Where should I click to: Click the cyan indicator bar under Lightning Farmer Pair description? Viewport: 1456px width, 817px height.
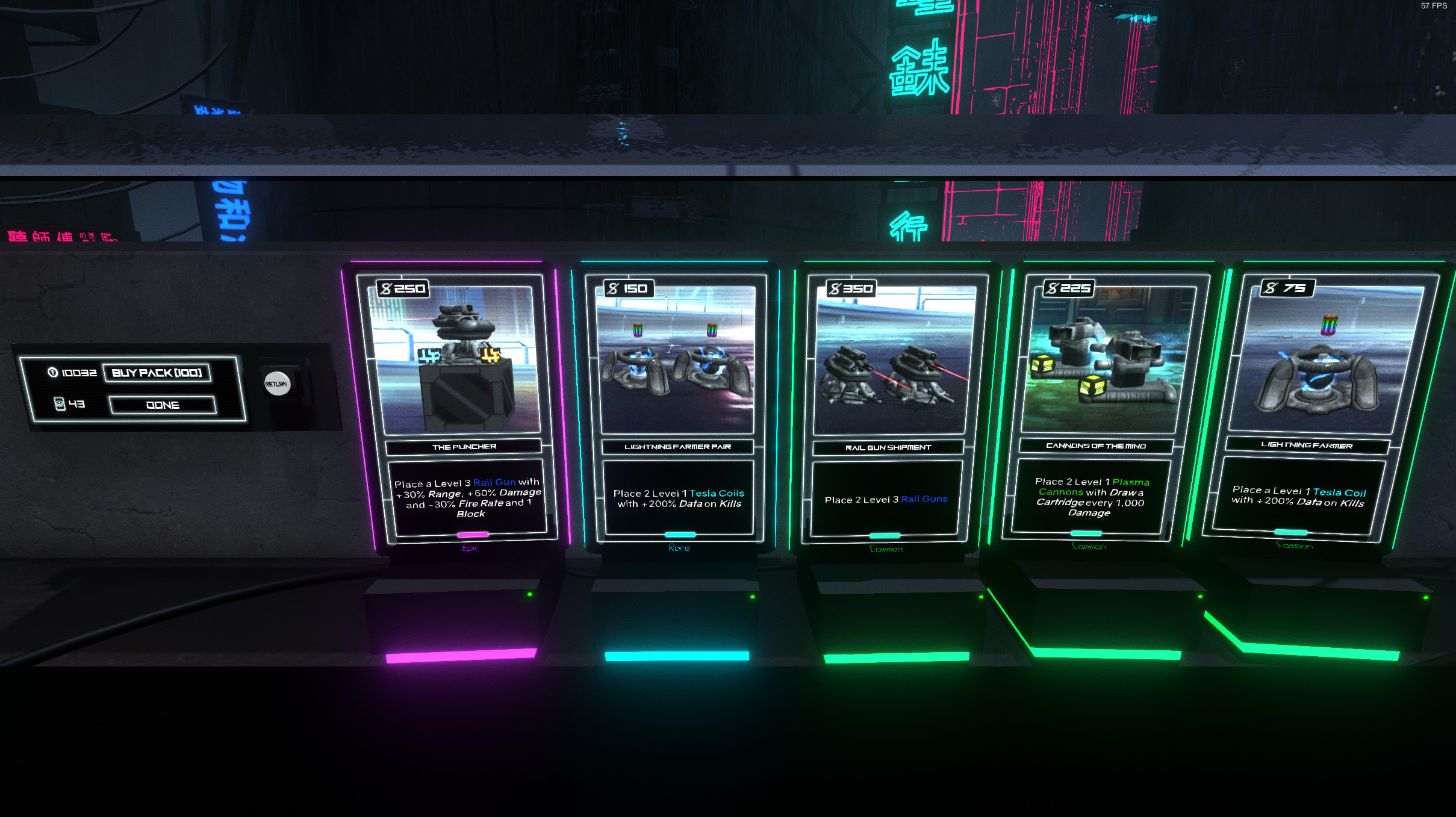[680, 535]
